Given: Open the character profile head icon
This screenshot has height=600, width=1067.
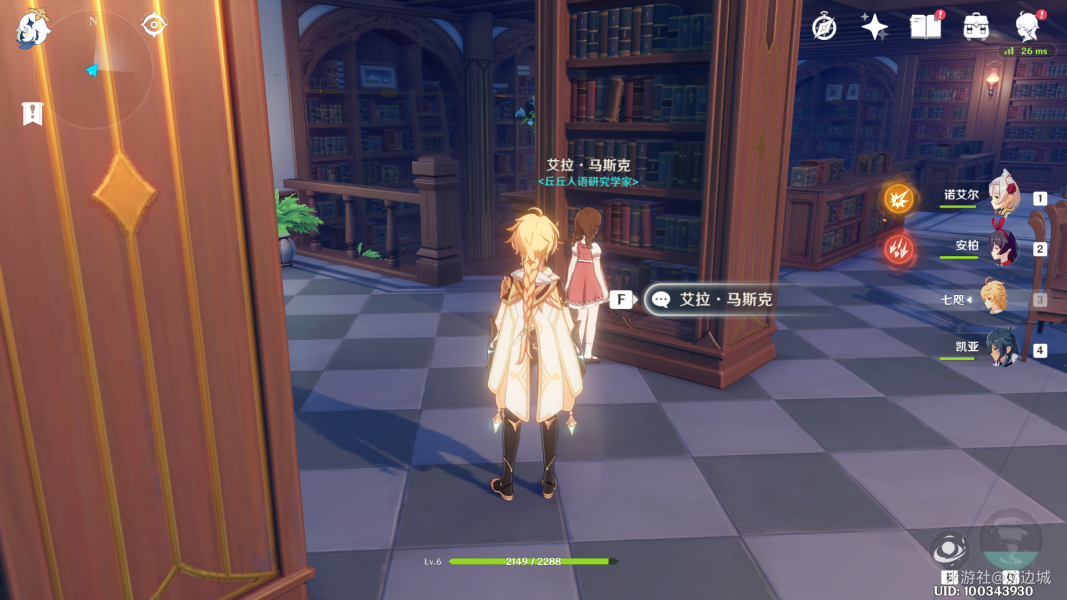Looking at the screenshot, I should (x=1027, y=25).
